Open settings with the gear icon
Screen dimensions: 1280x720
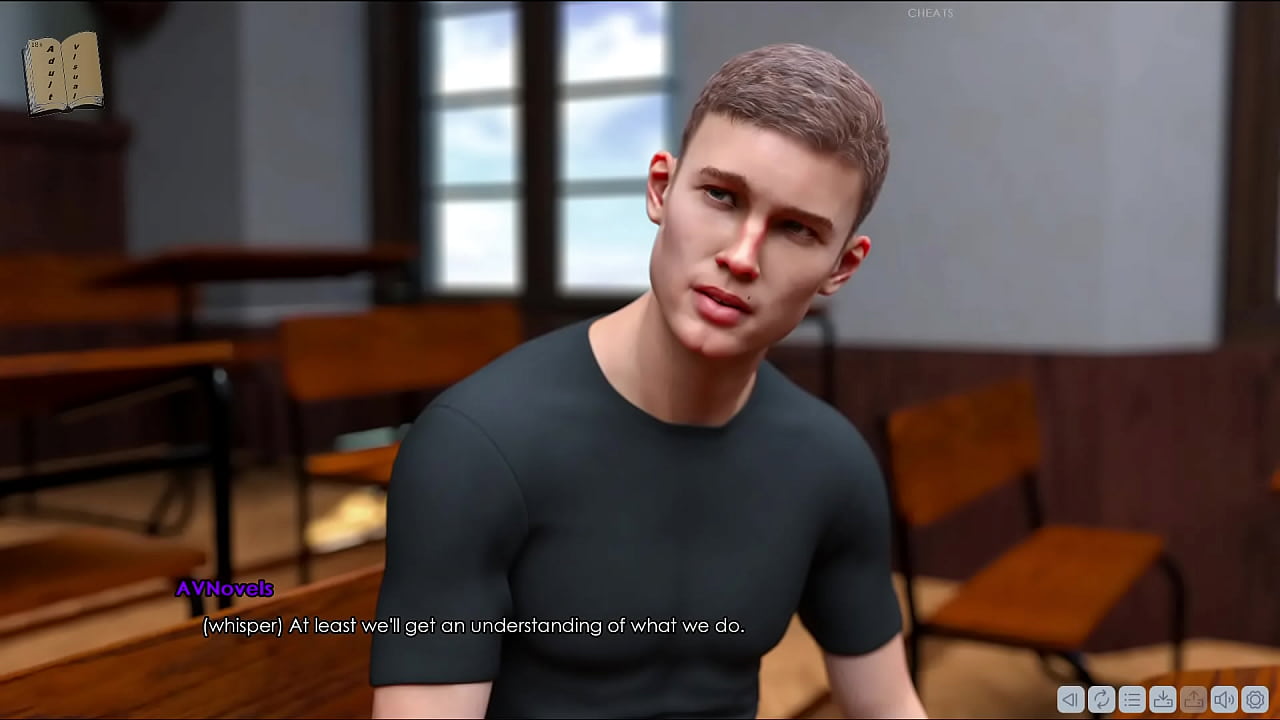point(1255,700)
